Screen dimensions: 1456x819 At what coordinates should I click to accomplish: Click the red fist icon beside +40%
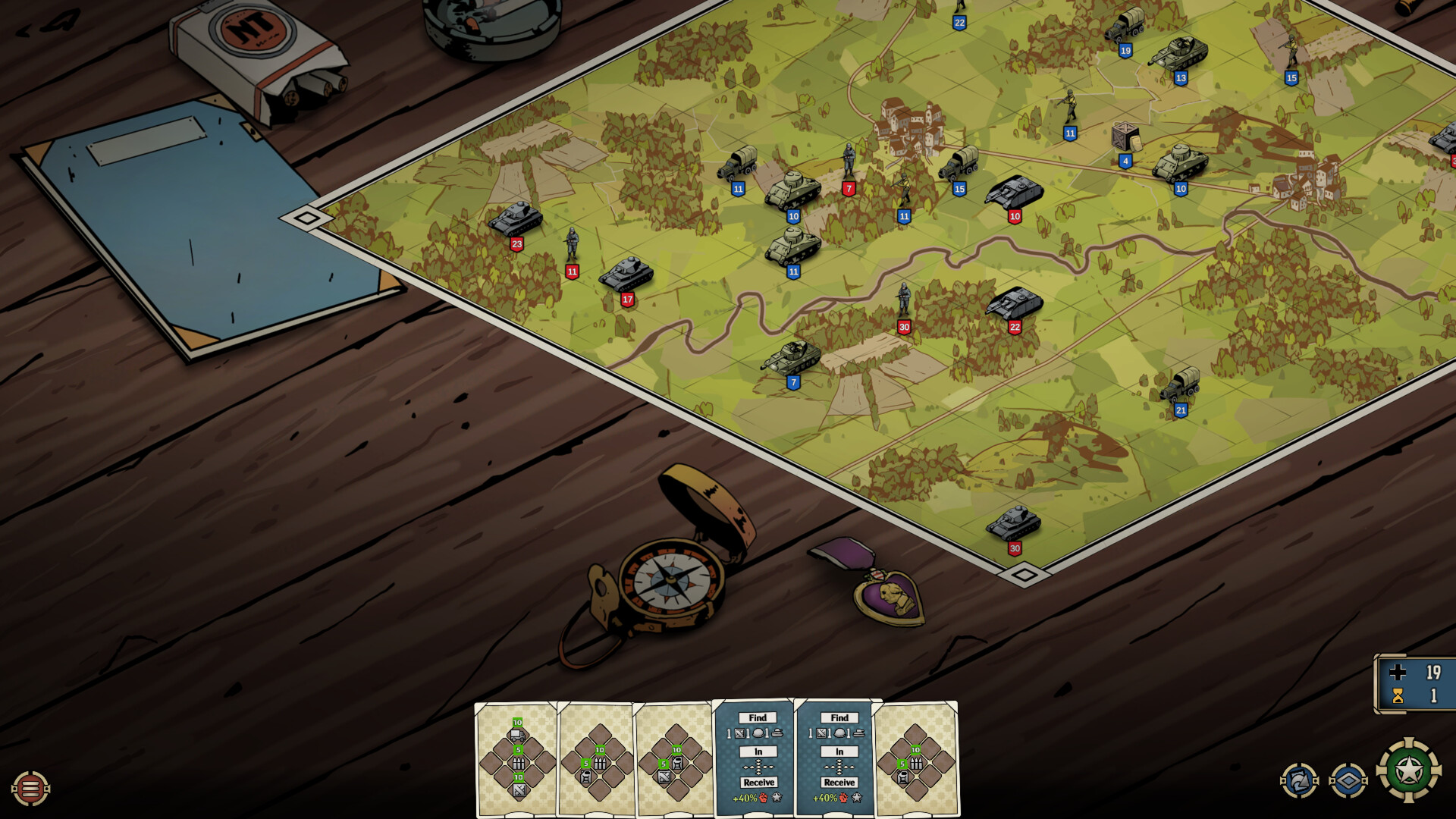[x=764, y=798]
